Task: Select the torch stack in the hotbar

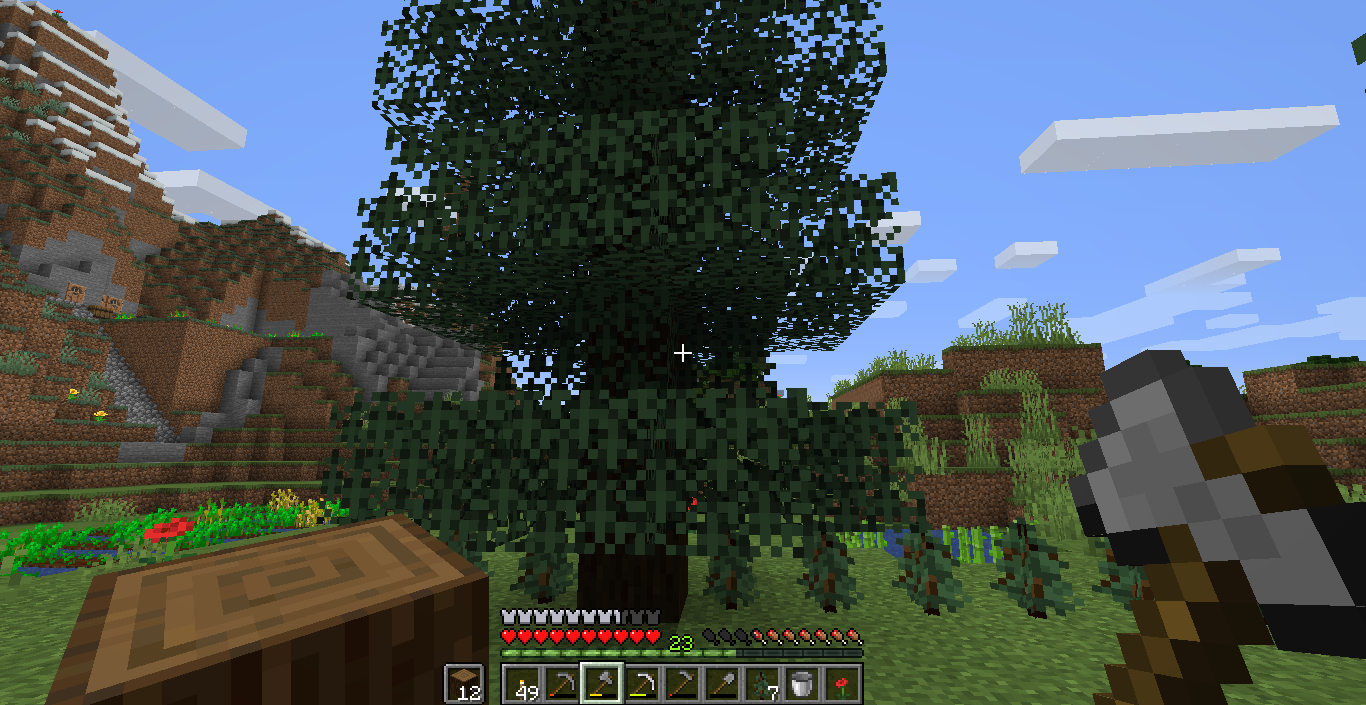Action: 522,683
